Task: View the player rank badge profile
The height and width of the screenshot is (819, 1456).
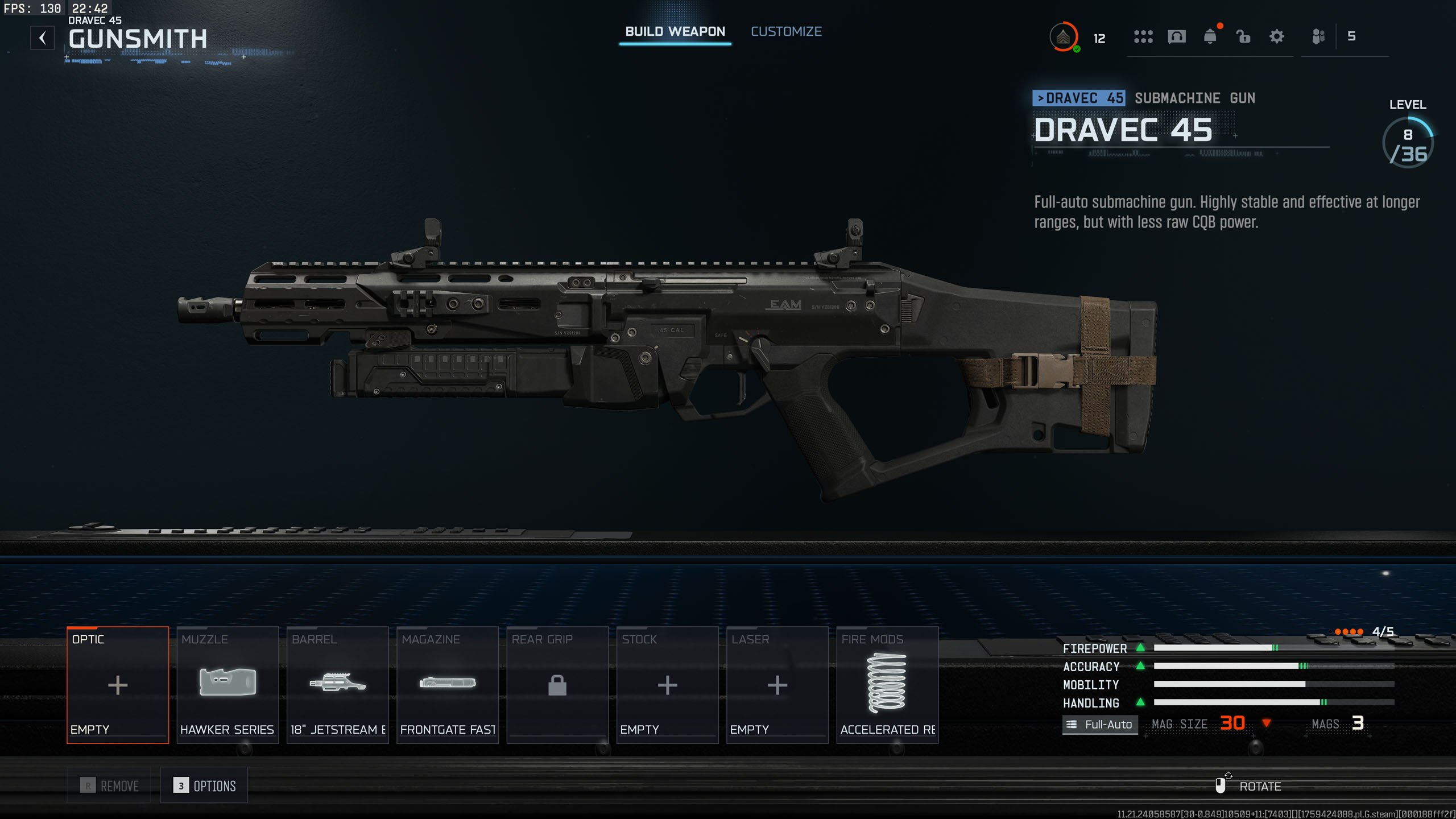Action: [1063, 37]
